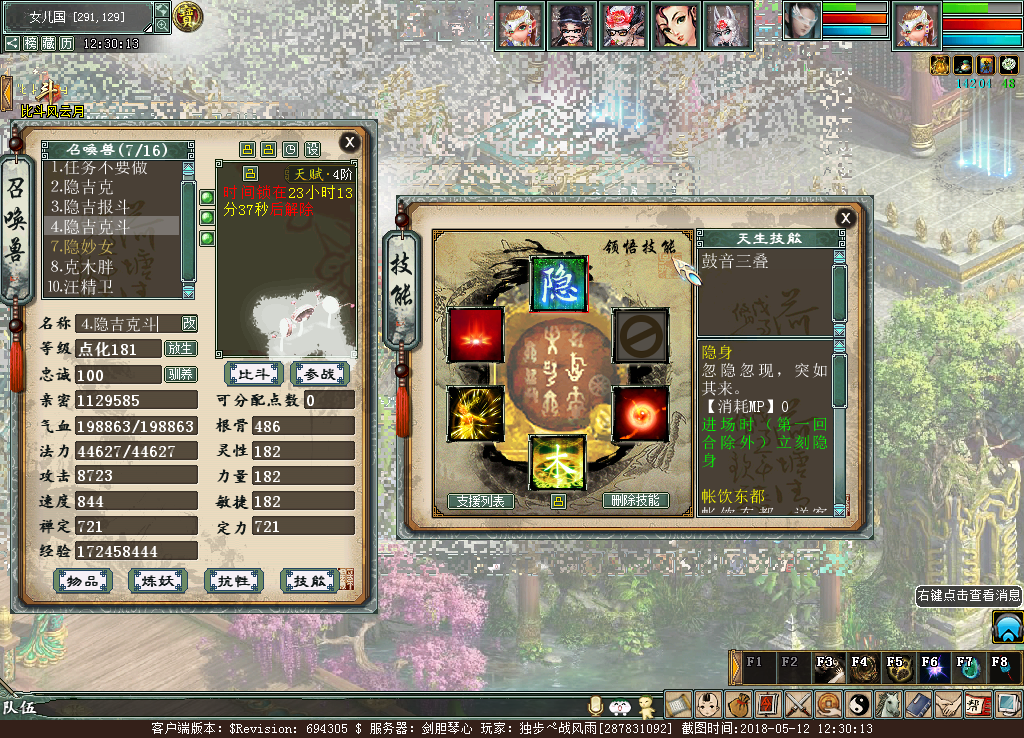This screenshot has height=738, width=1024.
Task: Select summon 7.隐妙女 in the list
Action: (x=88, y=246)
